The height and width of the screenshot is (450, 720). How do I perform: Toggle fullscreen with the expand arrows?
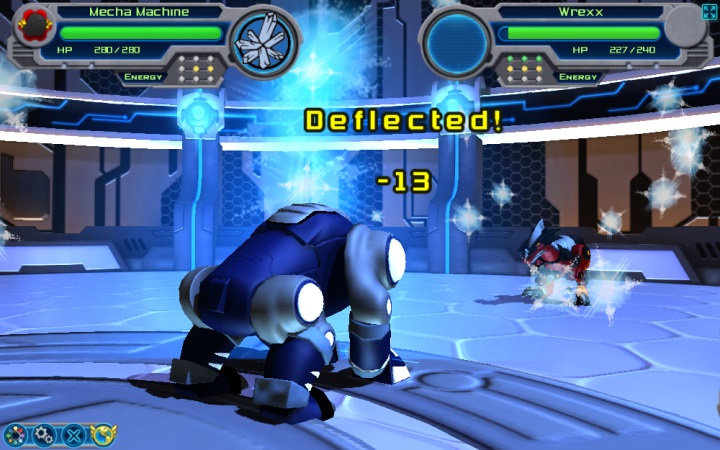(710, 11)
